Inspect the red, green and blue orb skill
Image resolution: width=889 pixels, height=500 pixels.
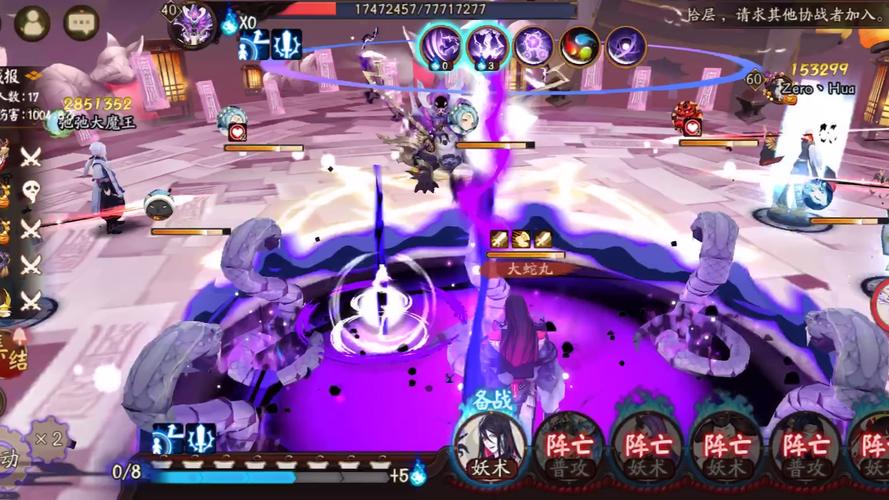(x=580, y=46)
